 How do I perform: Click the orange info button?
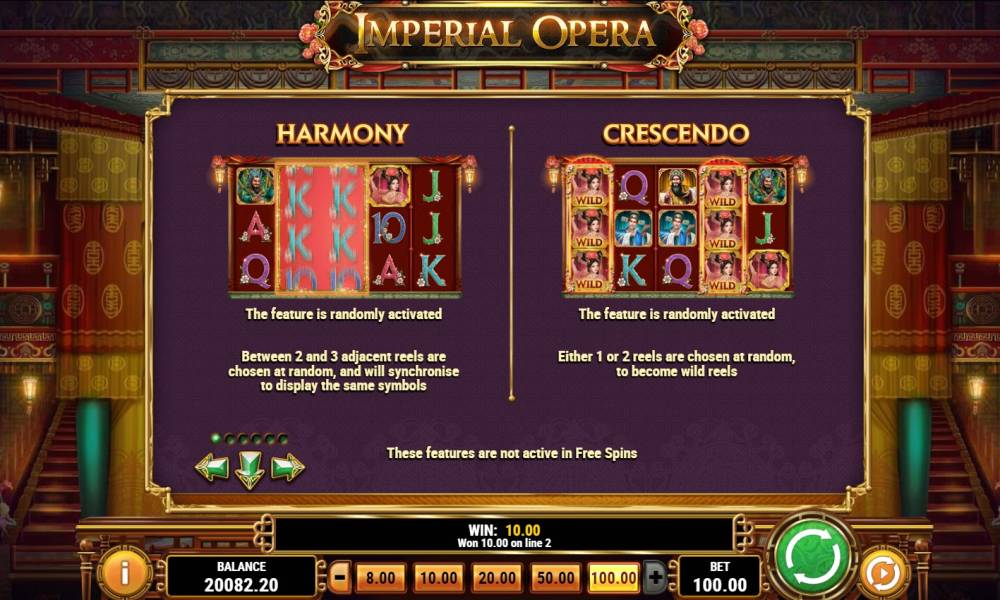[125, 573]
